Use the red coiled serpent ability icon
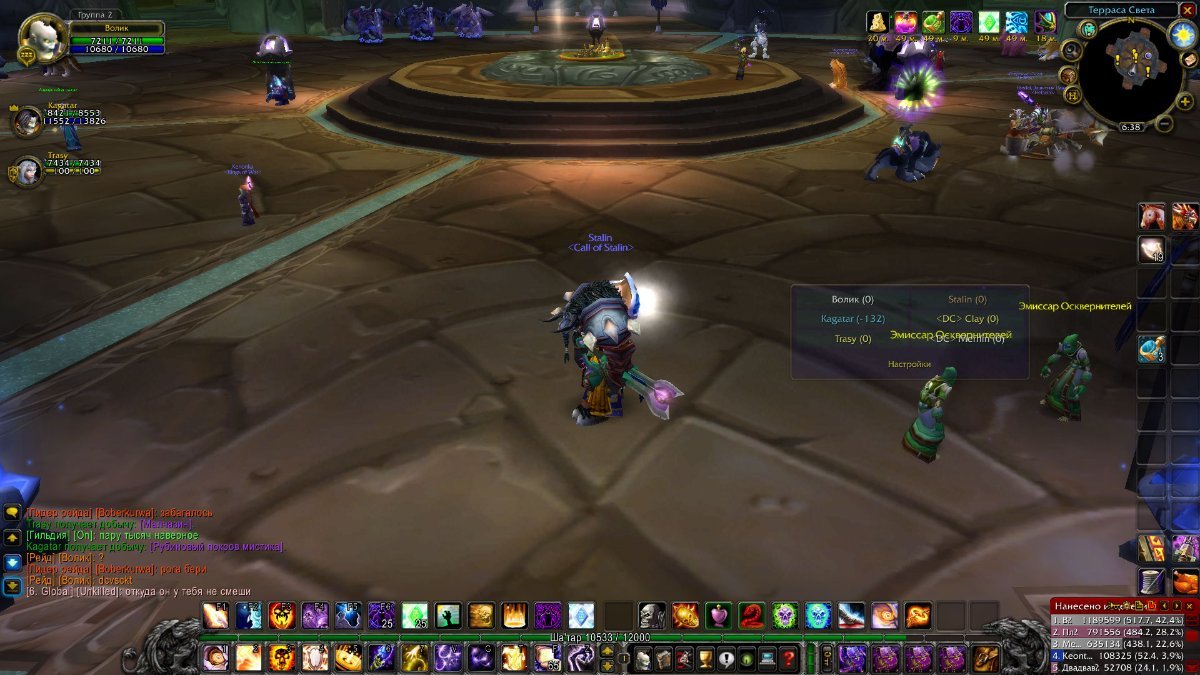 (x=751, y=615)
